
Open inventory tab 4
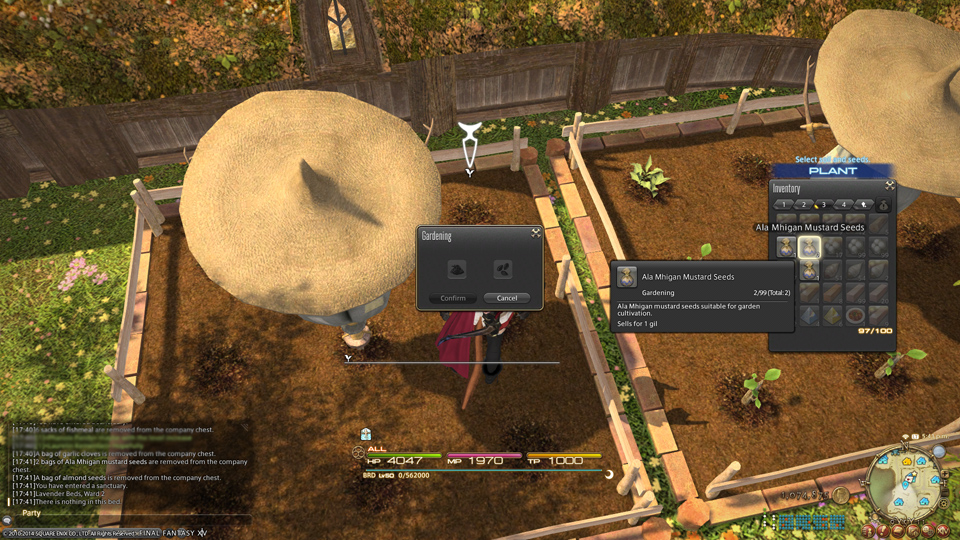[842, 205]
